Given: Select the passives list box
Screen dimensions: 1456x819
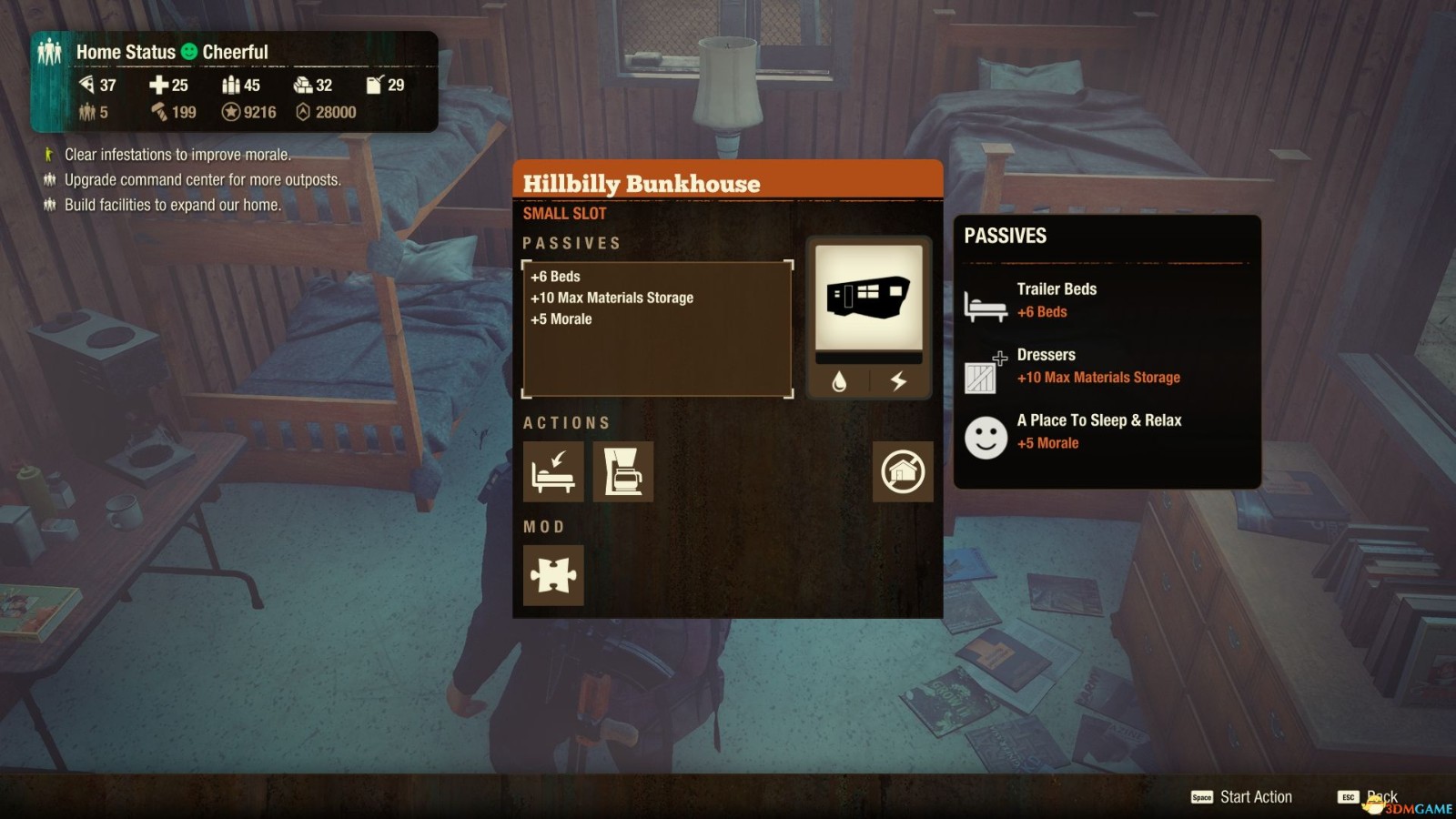Looking at the screenshot, I should click(657, 329).
